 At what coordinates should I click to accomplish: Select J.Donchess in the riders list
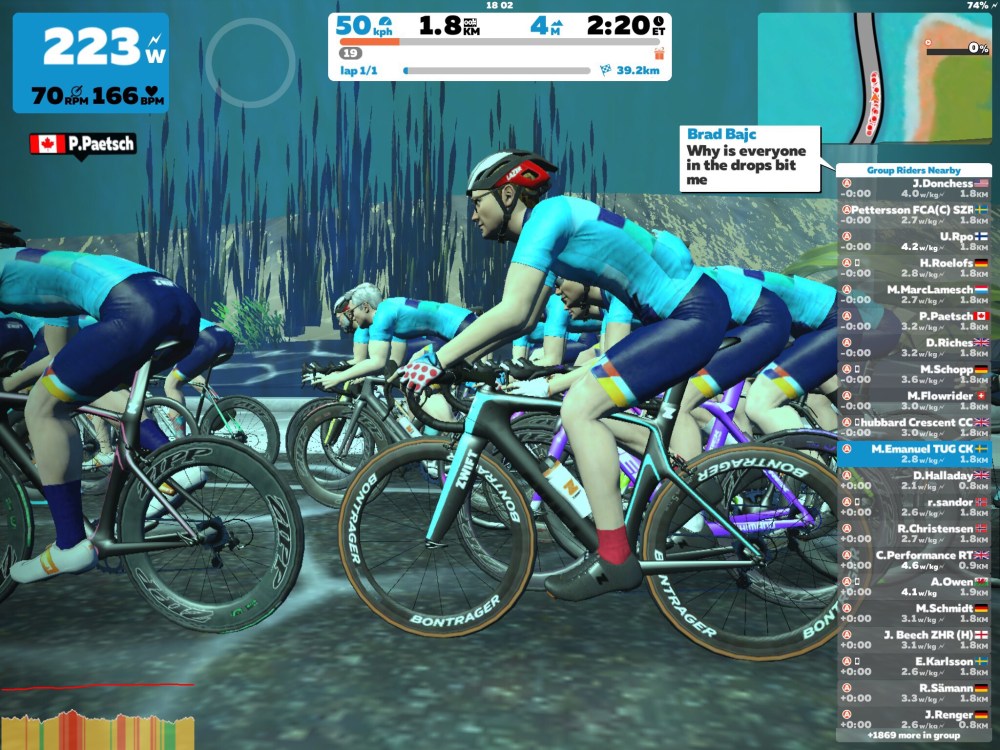(x=913, y=190)
